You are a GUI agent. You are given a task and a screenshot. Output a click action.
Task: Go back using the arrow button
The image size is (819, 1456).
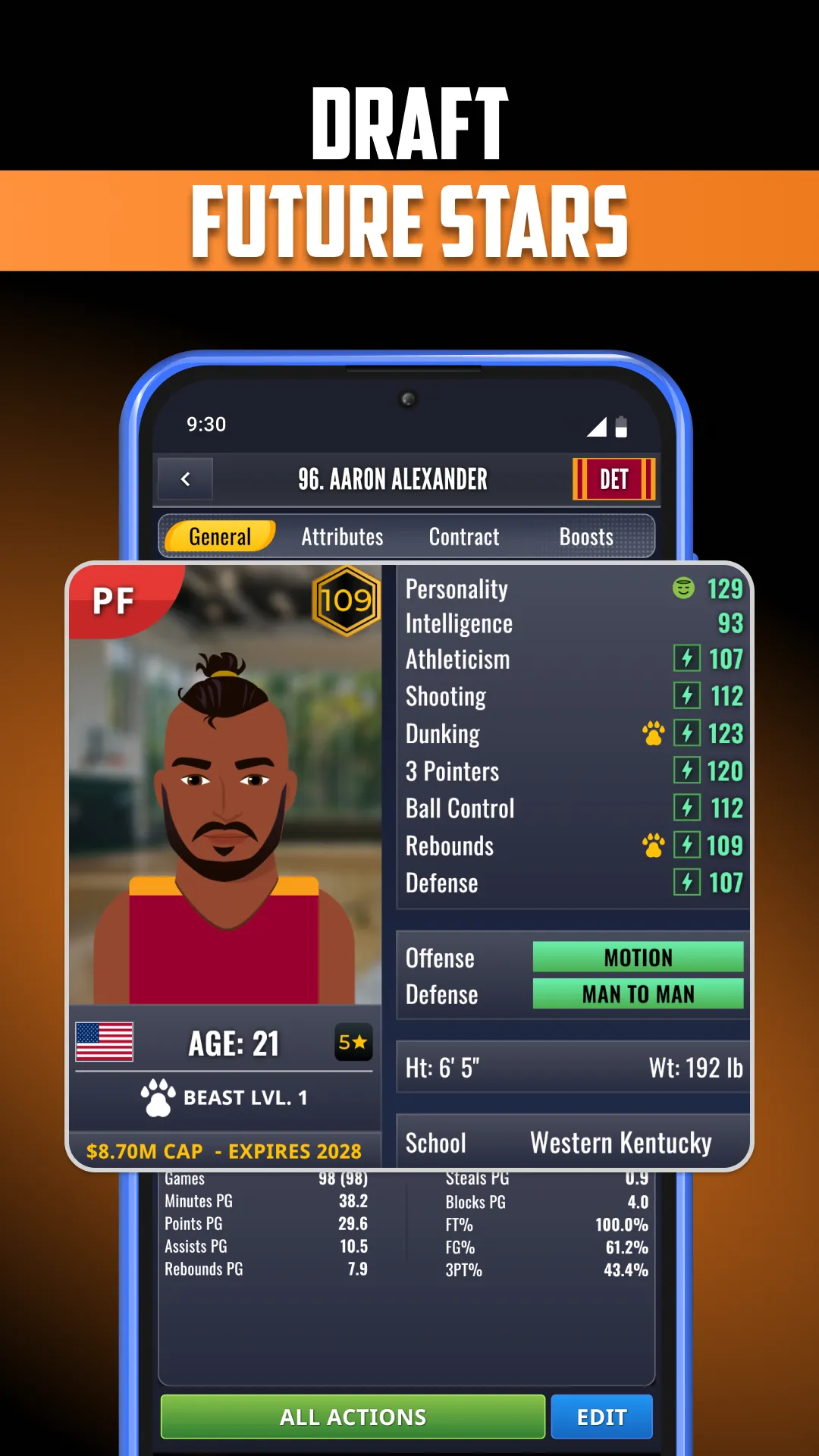click(185, 479)
